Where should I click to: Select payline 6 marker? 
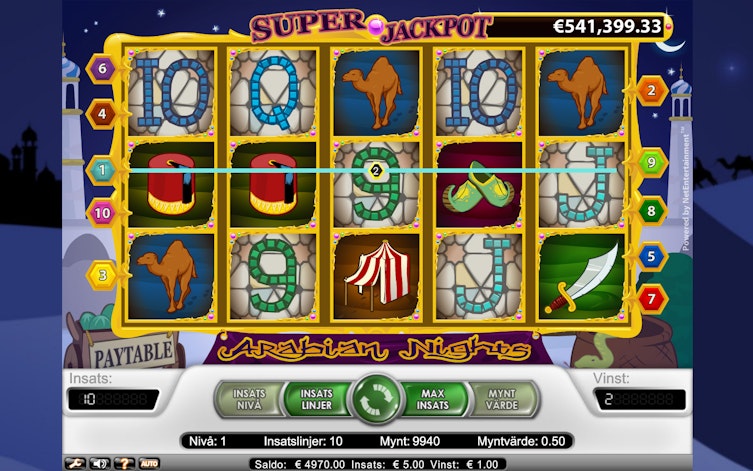(x=101, y=69)
